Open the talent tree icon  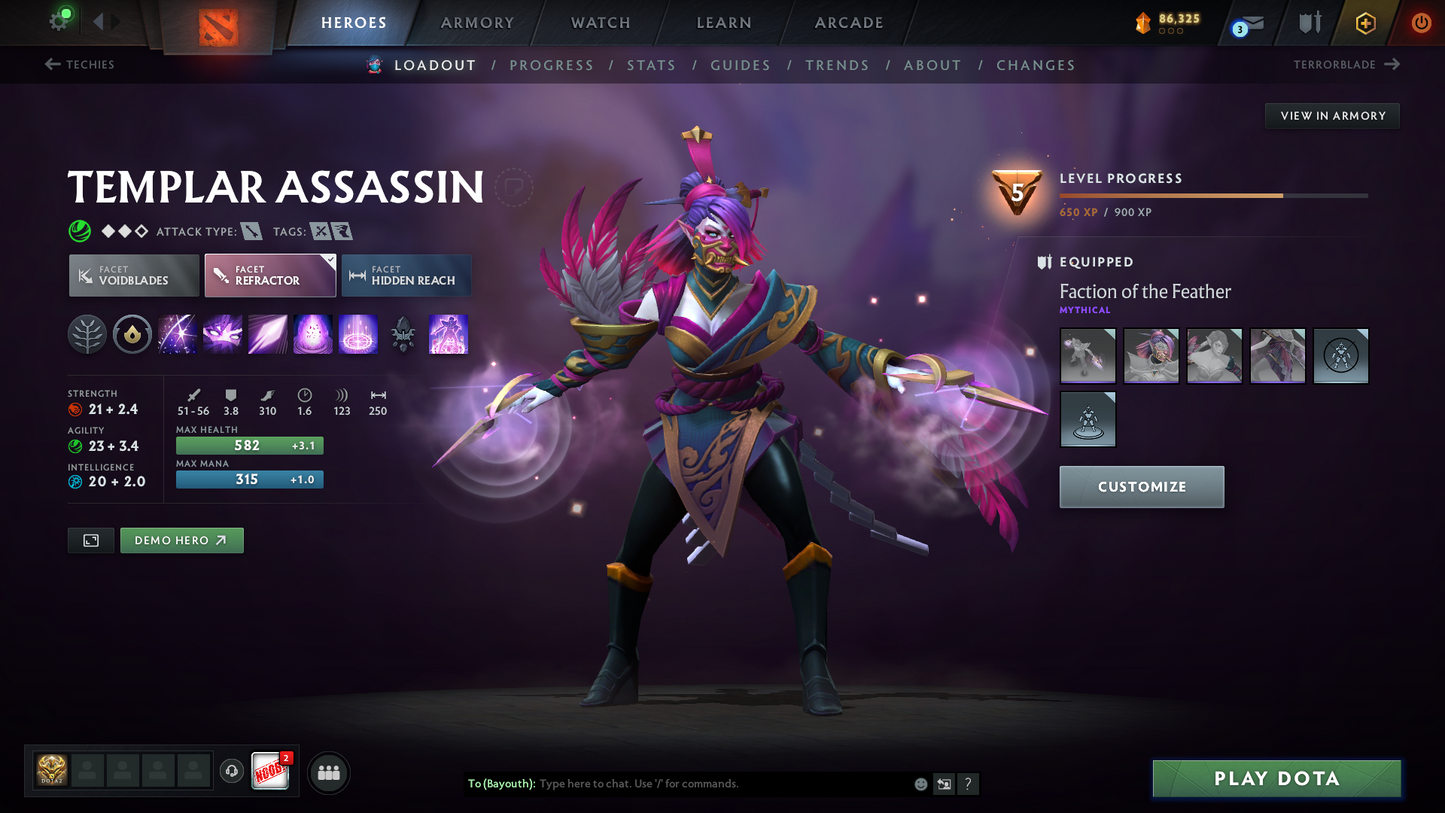[87, 334]
